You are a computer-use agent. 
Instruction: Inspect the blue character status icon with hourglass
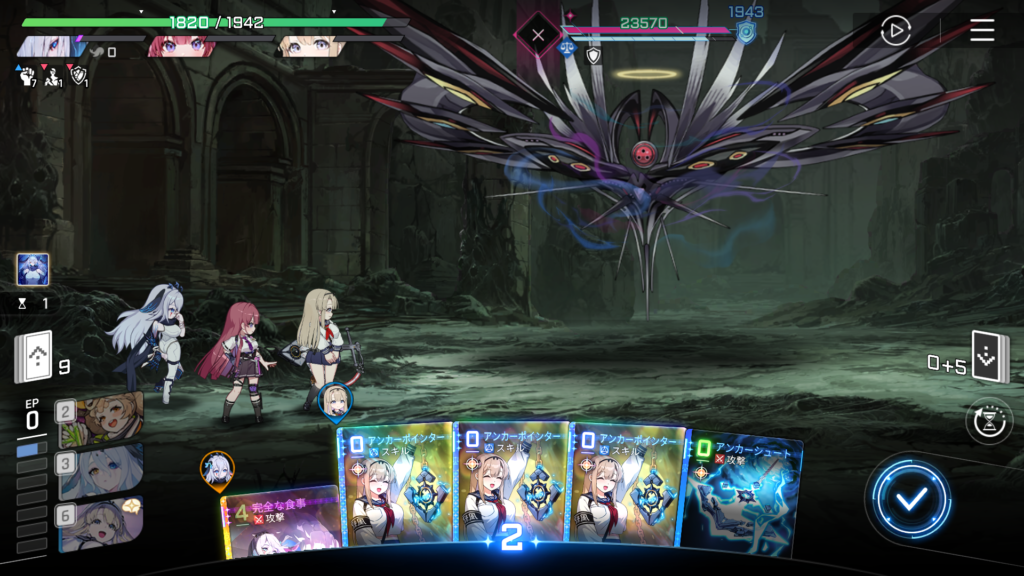(33, 270)
